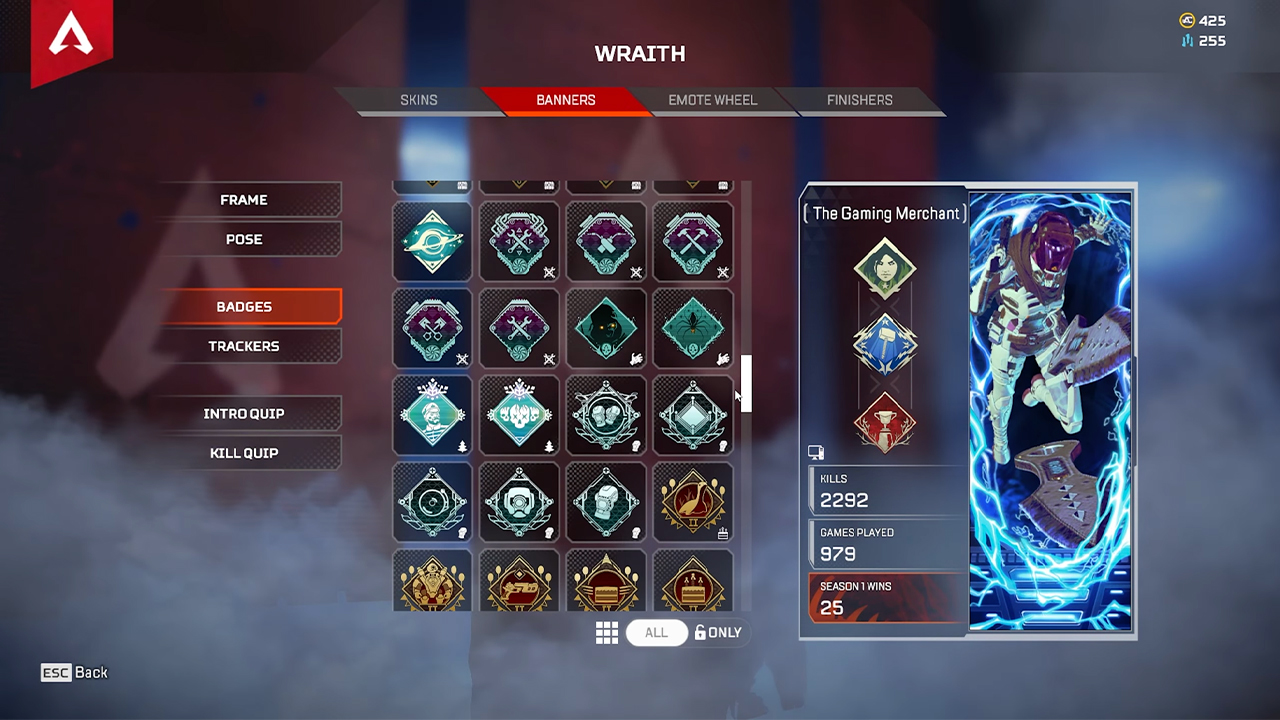Select the triple-skull holiday badge

[519, 415]
